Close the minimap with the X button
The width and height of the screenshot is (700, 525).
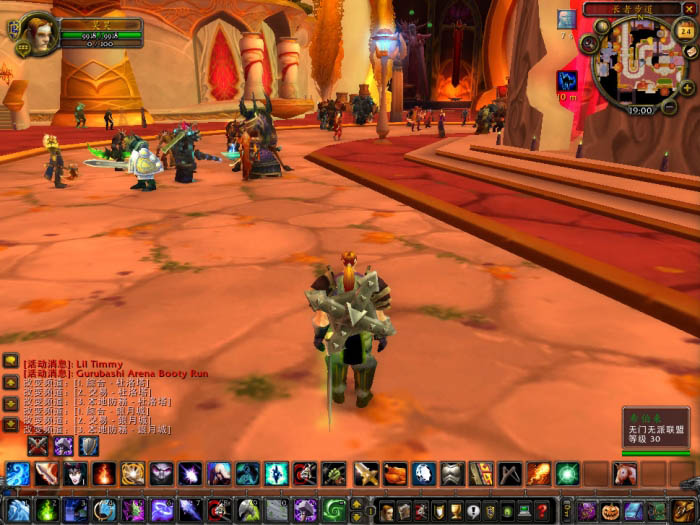point(688,9)
